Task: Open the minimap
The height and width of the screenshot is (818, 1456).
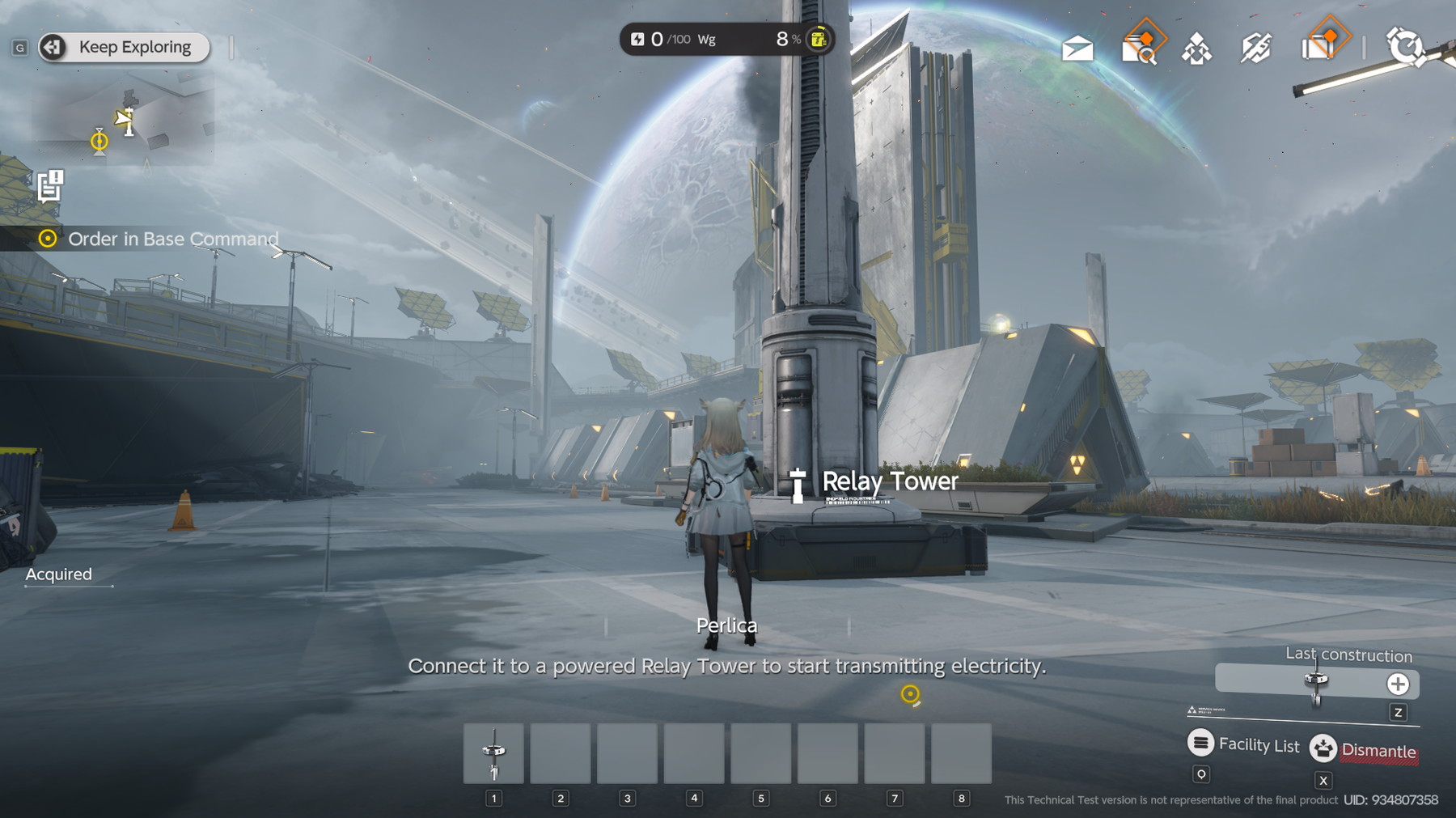Action: [123, 121]
